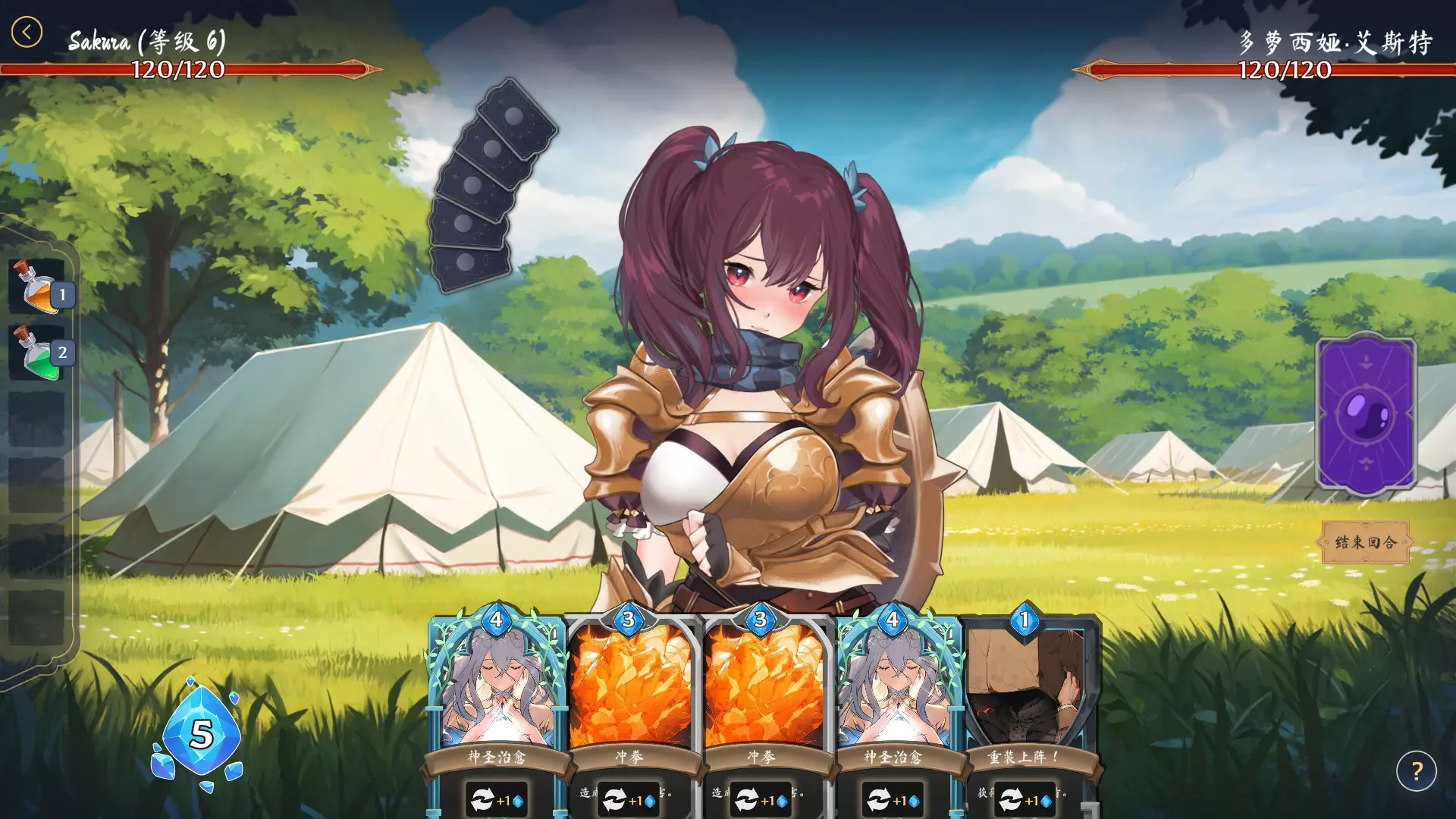1456x819 pixels.
Task: Use the orange potion
Action: pos(37,287)
